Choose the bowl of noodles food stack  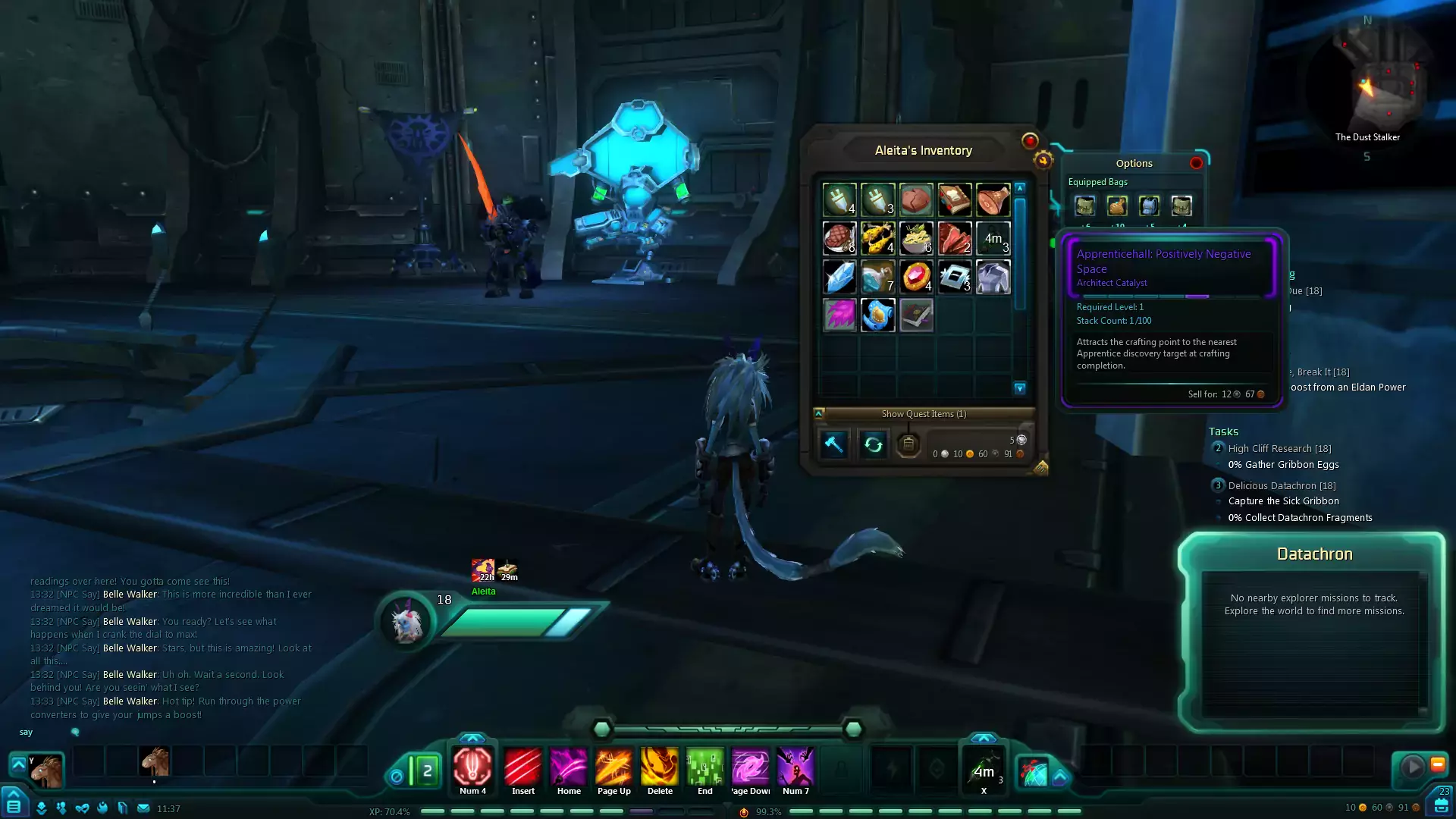point(916,238)
